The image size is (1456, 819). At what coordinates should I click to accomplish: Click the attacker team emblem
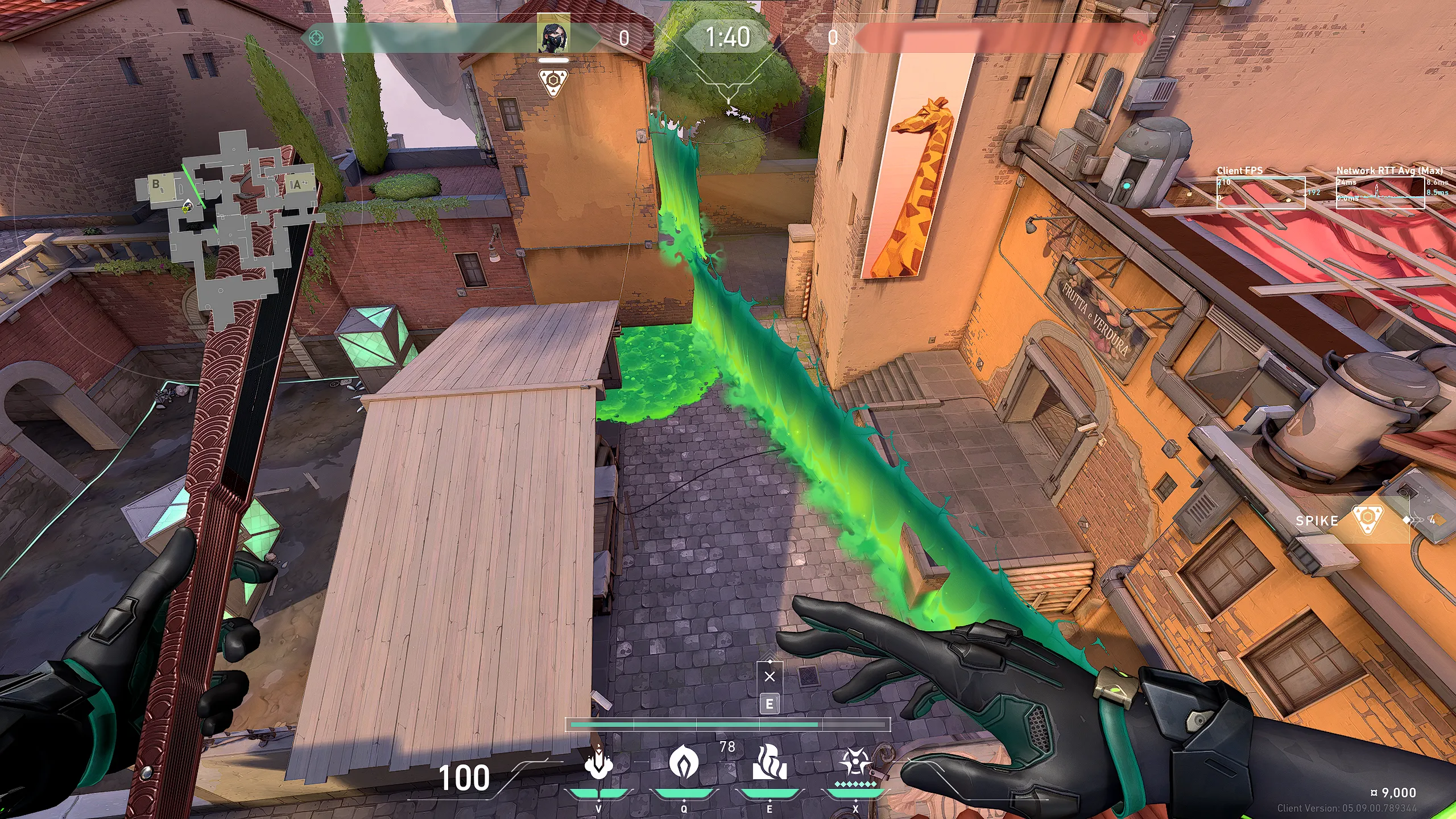click(x=316, y=38)
